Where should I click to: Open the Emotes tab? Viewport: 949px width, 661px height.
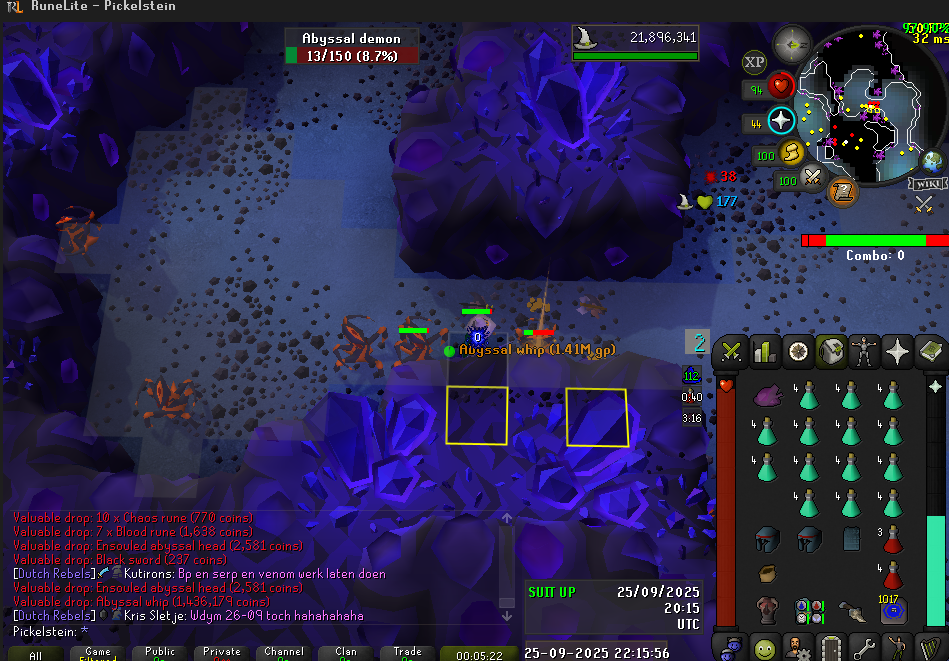[897, 647]
